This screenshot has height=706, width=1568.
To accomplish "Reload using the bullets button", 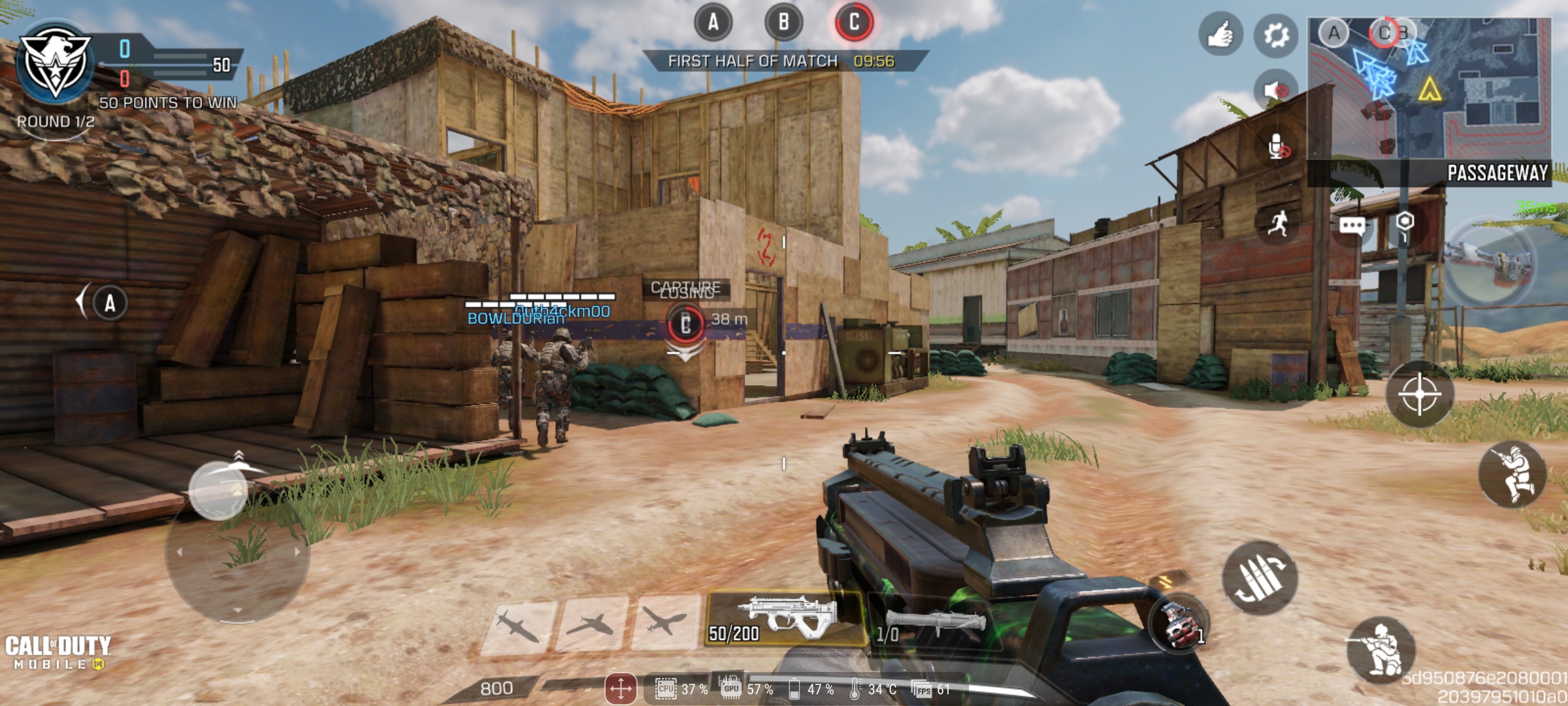I will 1260,578.
